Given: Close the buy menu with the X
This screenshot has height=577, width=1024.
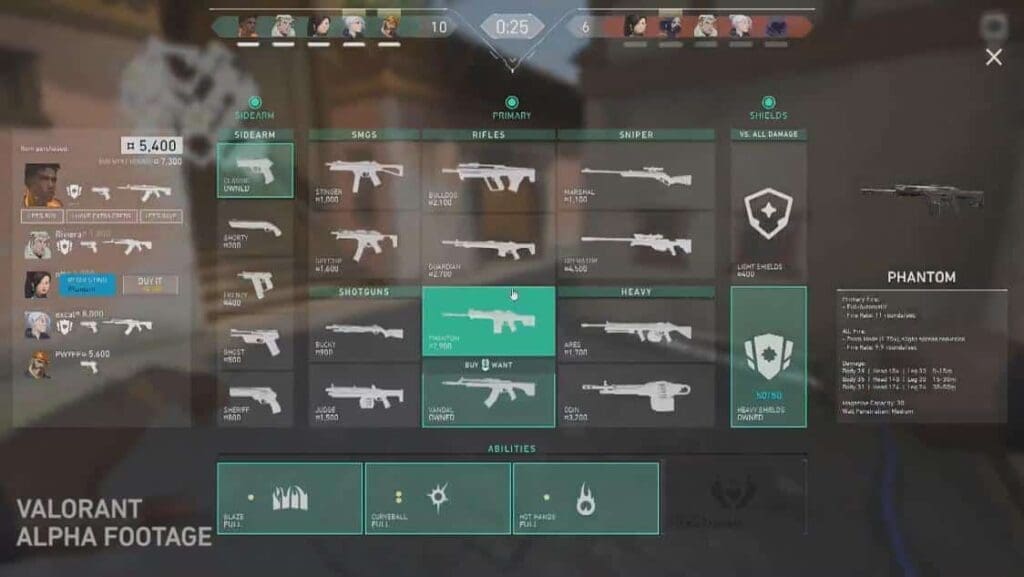Looking at the screenshot, I should (993, 57).
